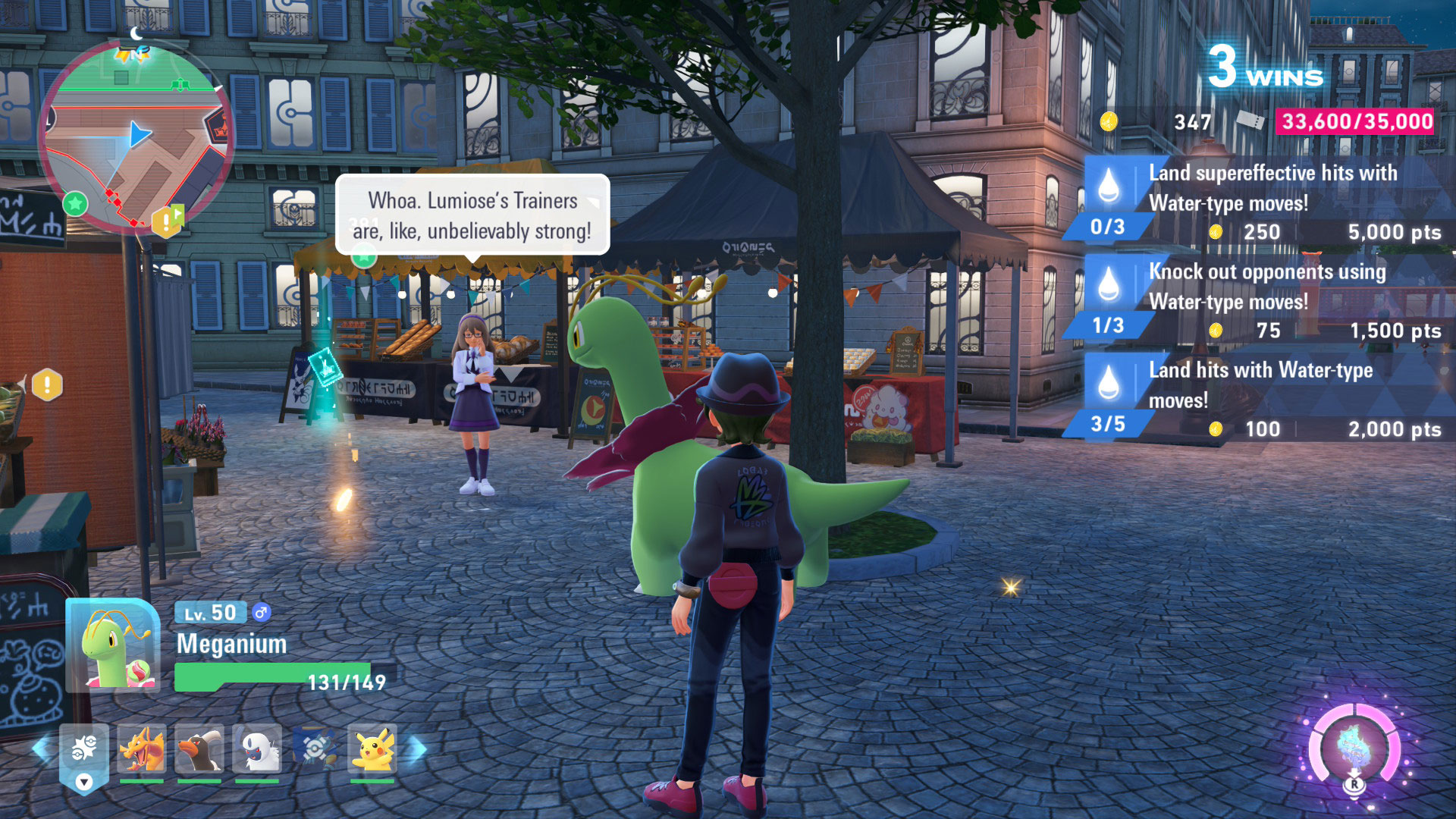Select the targeted blue Pokémon party slot
The height and width of the screenshot is (819, 1456).
pyautogui.click(x=315, y=750)
